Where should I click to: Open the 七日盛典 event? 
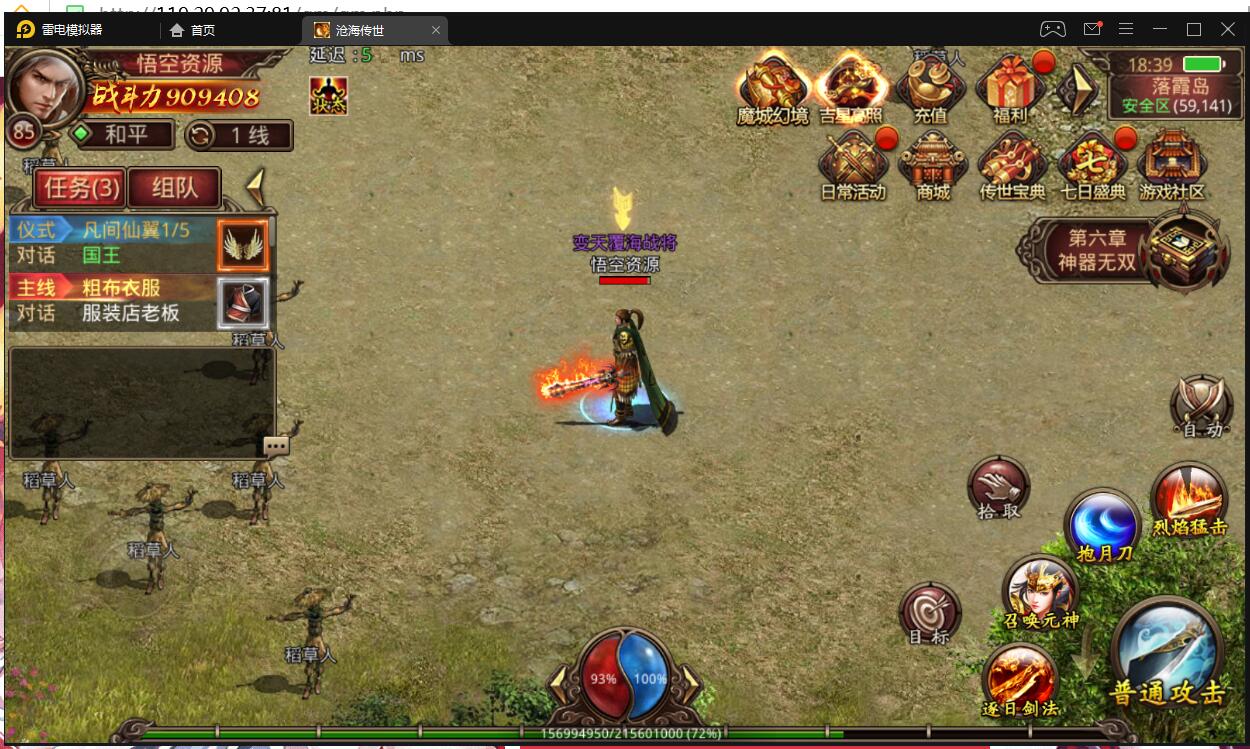[1092, 165]
